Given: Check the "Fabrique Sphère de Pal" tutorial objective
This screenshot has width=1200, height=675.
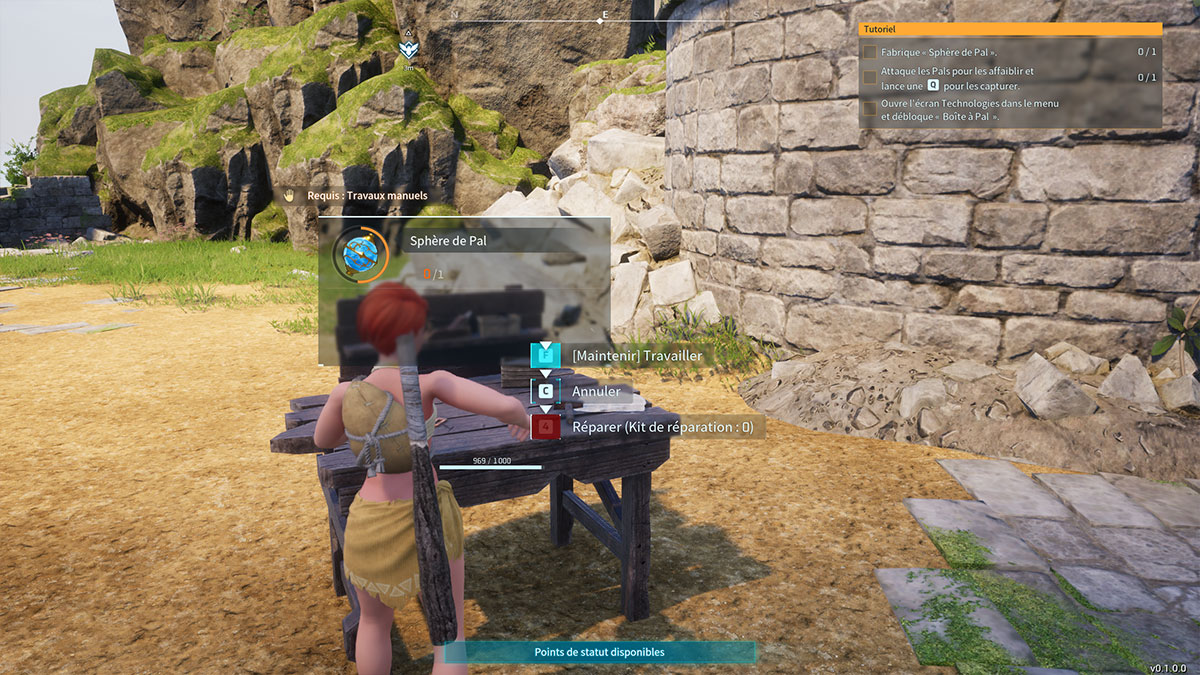Looking at the screenshot, I should point(870,51).
